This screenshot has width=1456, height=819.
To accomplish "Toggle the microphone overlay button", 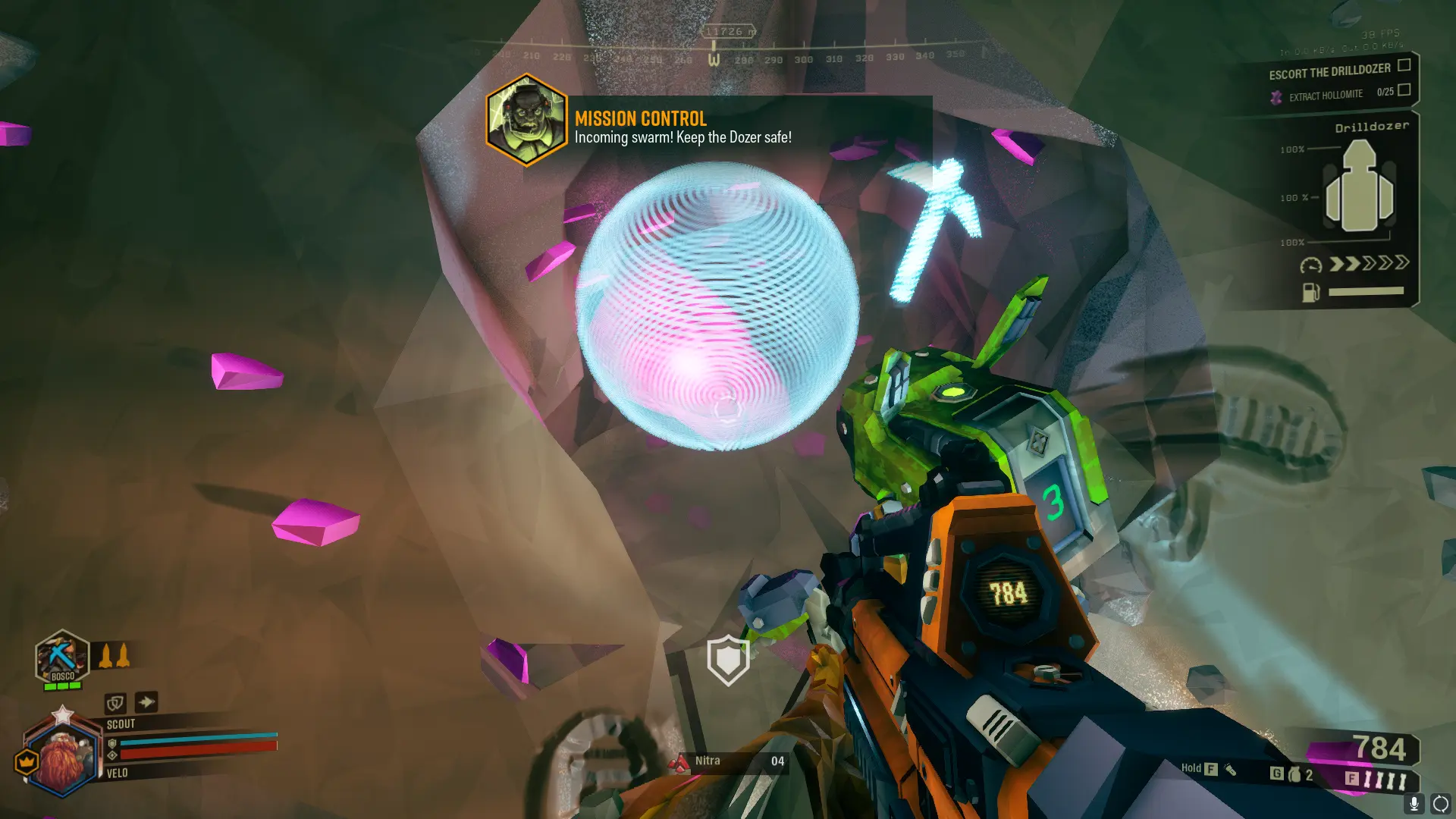I will tap(1414, 803).
